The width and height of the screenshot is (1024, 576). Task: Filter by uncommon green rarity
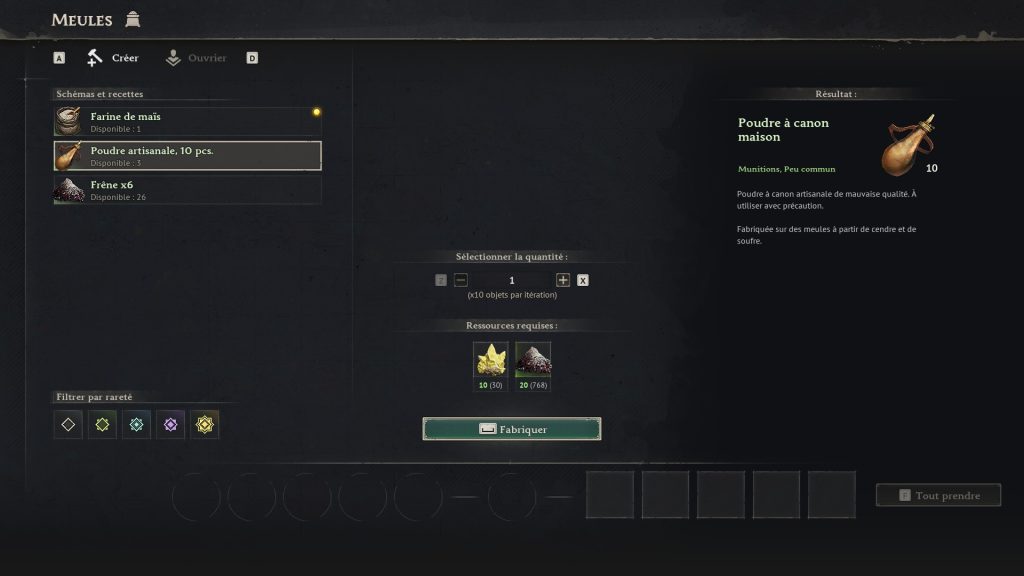(102, 424)
